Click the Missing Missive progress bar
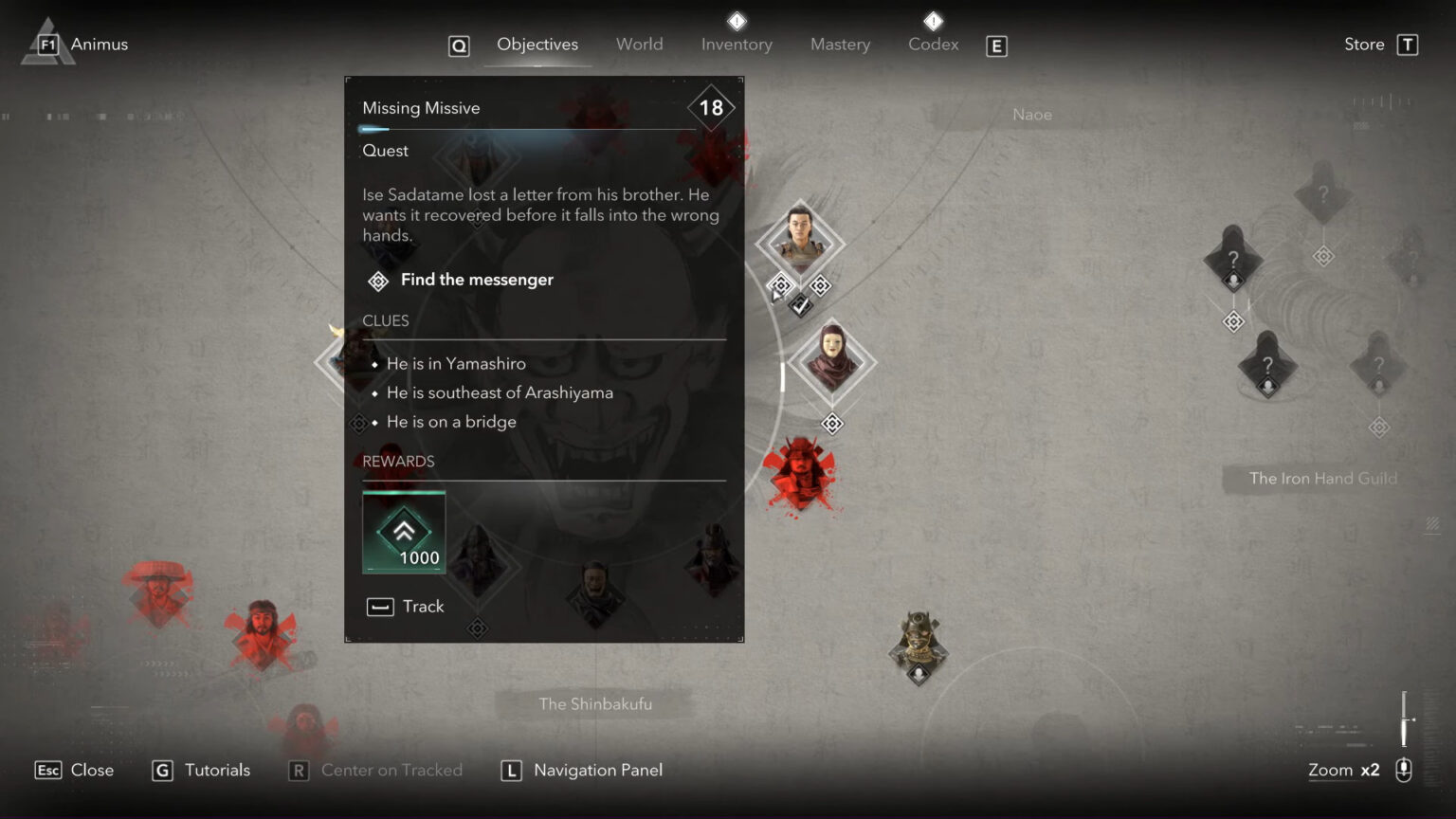 (527, 128)
